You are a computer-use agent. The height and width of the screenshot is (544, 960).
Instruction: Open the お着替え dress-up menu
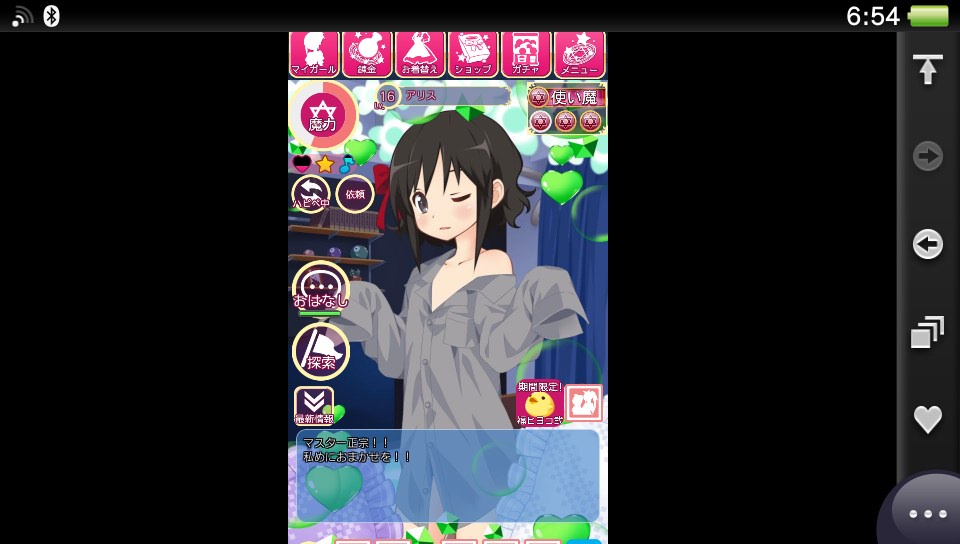(420, 54)
